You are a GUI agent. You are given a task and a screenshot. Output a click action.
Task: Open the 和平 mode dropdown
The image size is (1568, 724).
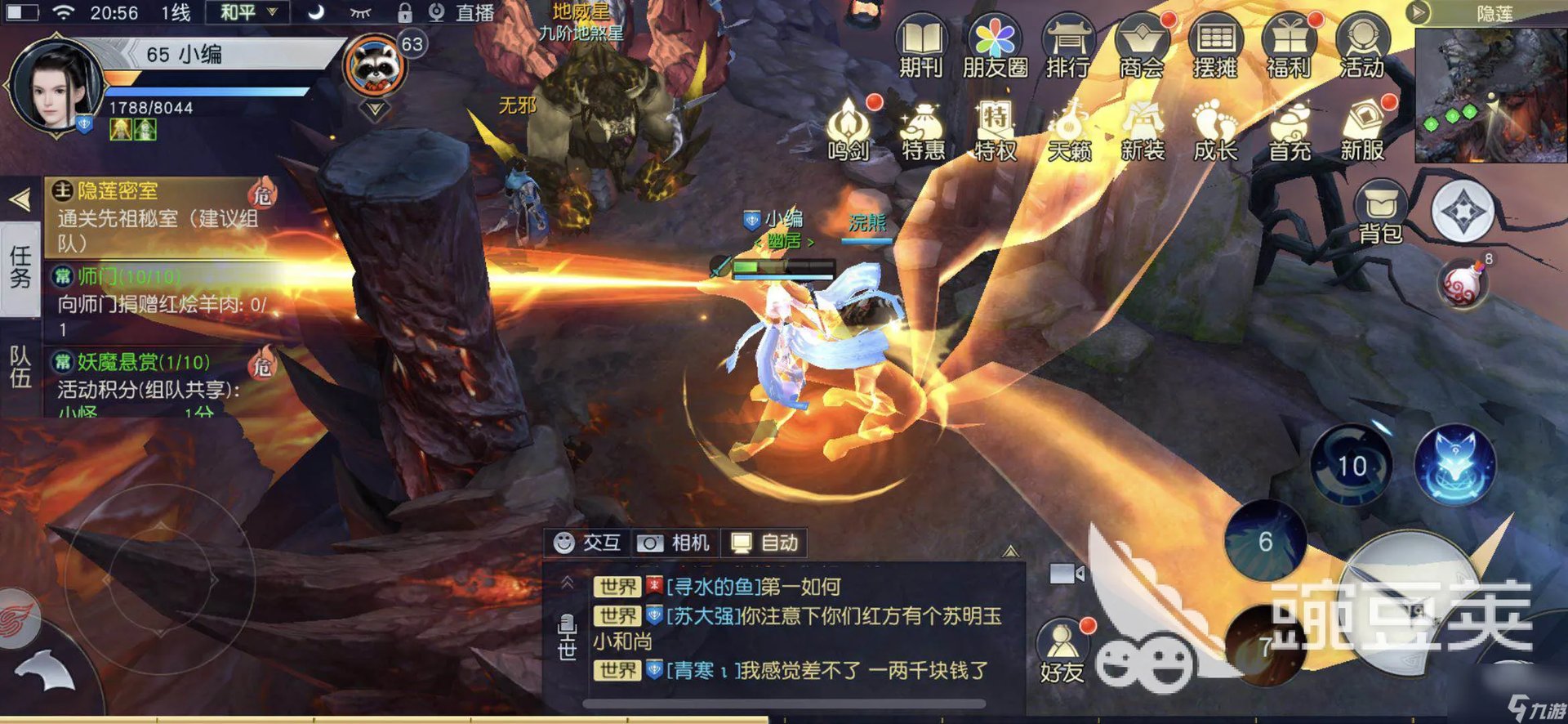tap(243, 13)
